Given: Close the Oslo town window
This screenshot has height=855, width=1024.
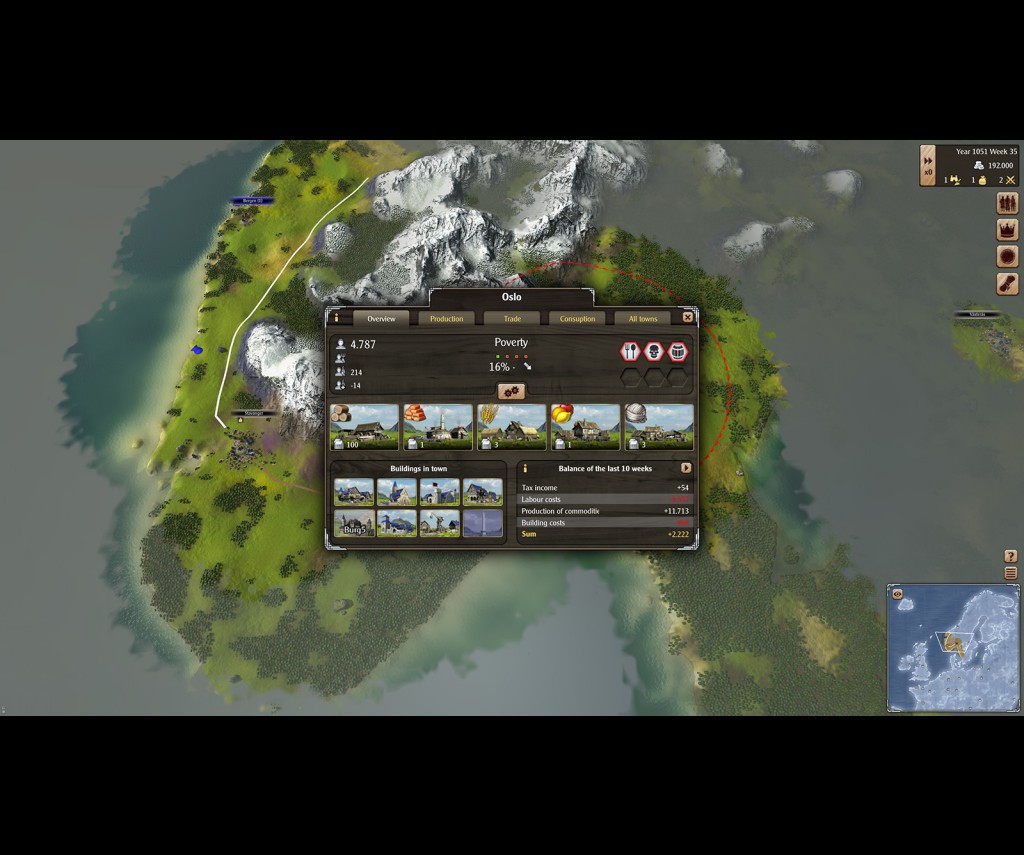Looking at the screenshot, I should (x=688, y=317).
